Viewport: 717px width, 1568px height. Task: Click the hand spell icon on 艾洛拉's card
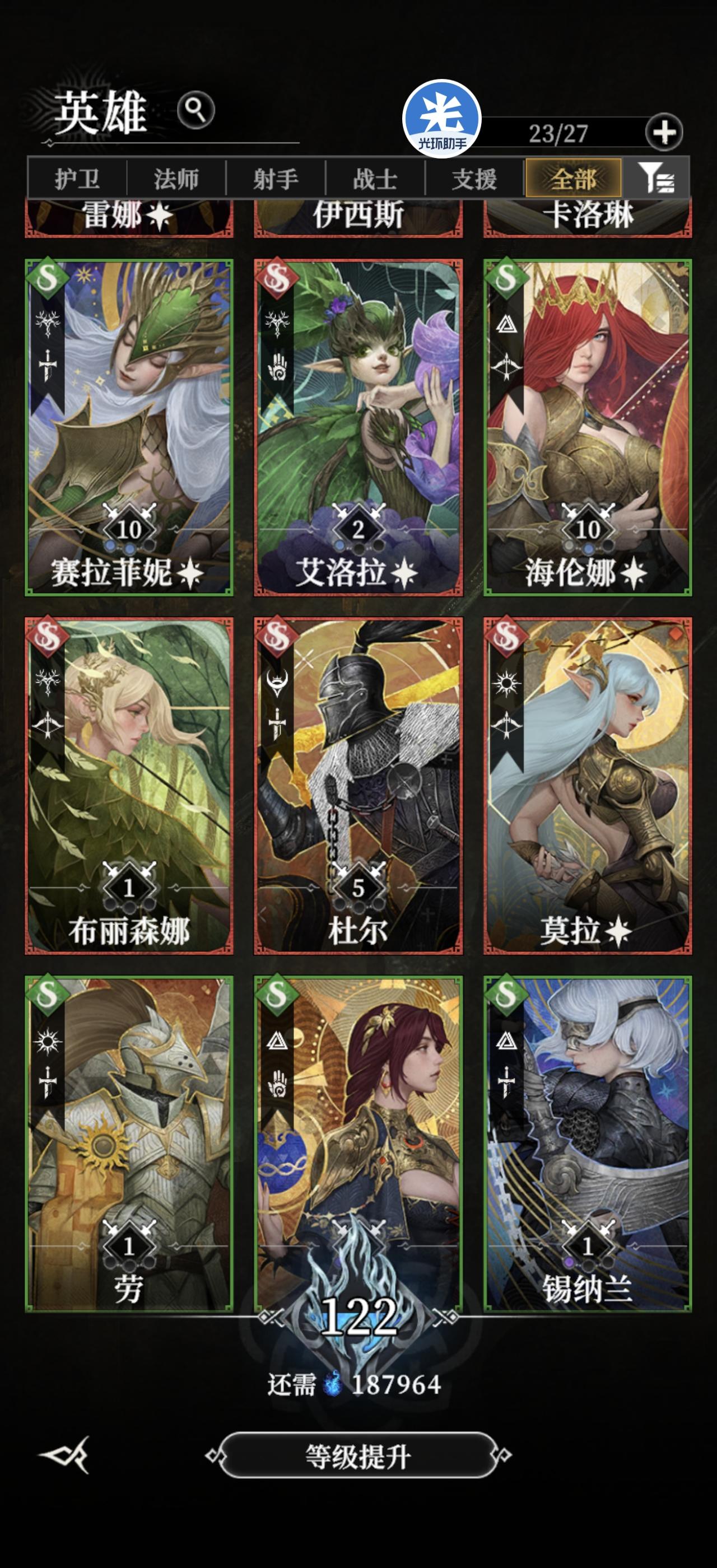(278, 368)
